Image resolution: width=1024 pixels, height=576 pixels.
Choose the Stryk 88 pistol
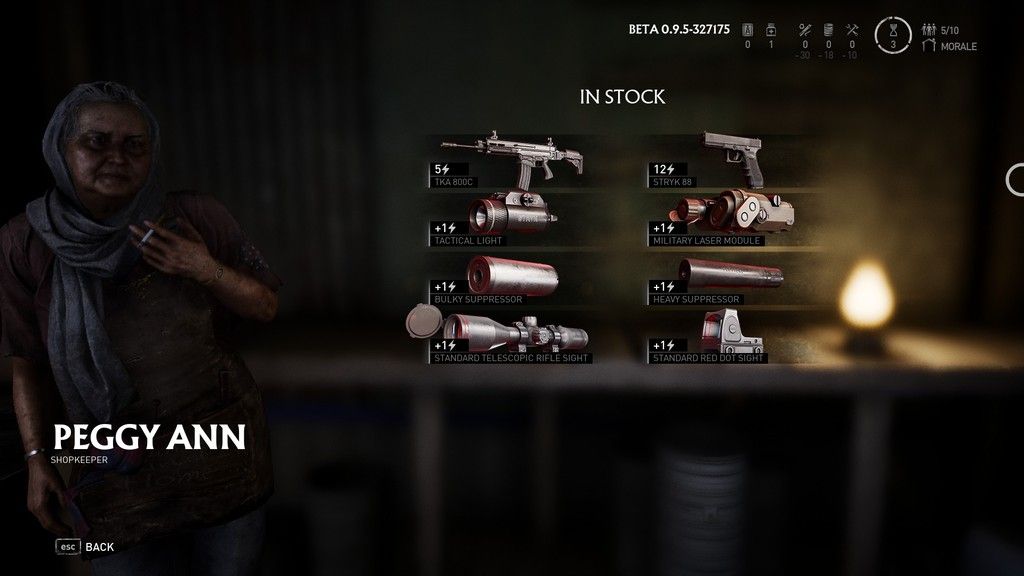(735, 160)
